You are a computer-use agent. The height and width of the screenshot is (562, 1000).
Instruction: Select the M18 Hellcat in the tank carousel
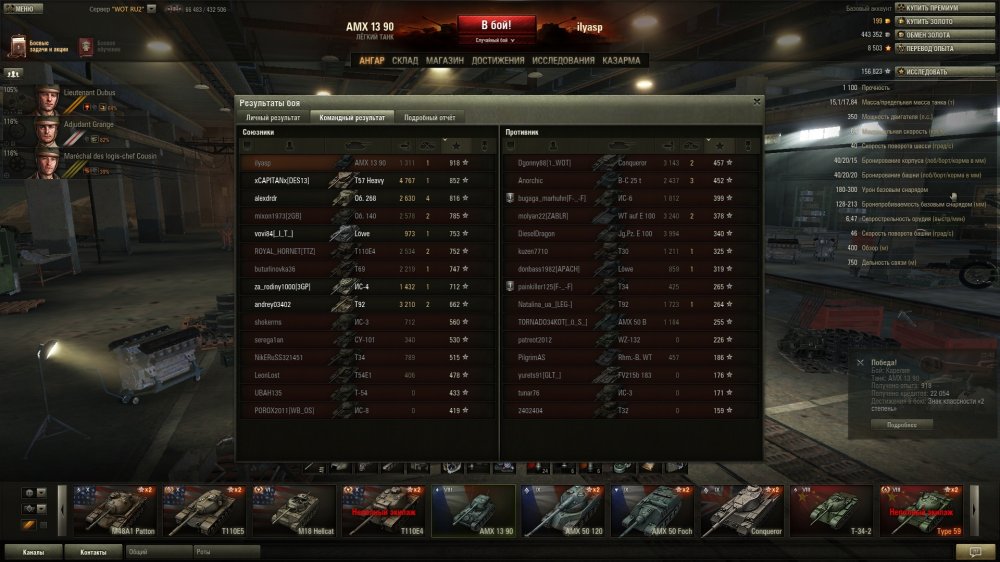(x=298, y=511)
